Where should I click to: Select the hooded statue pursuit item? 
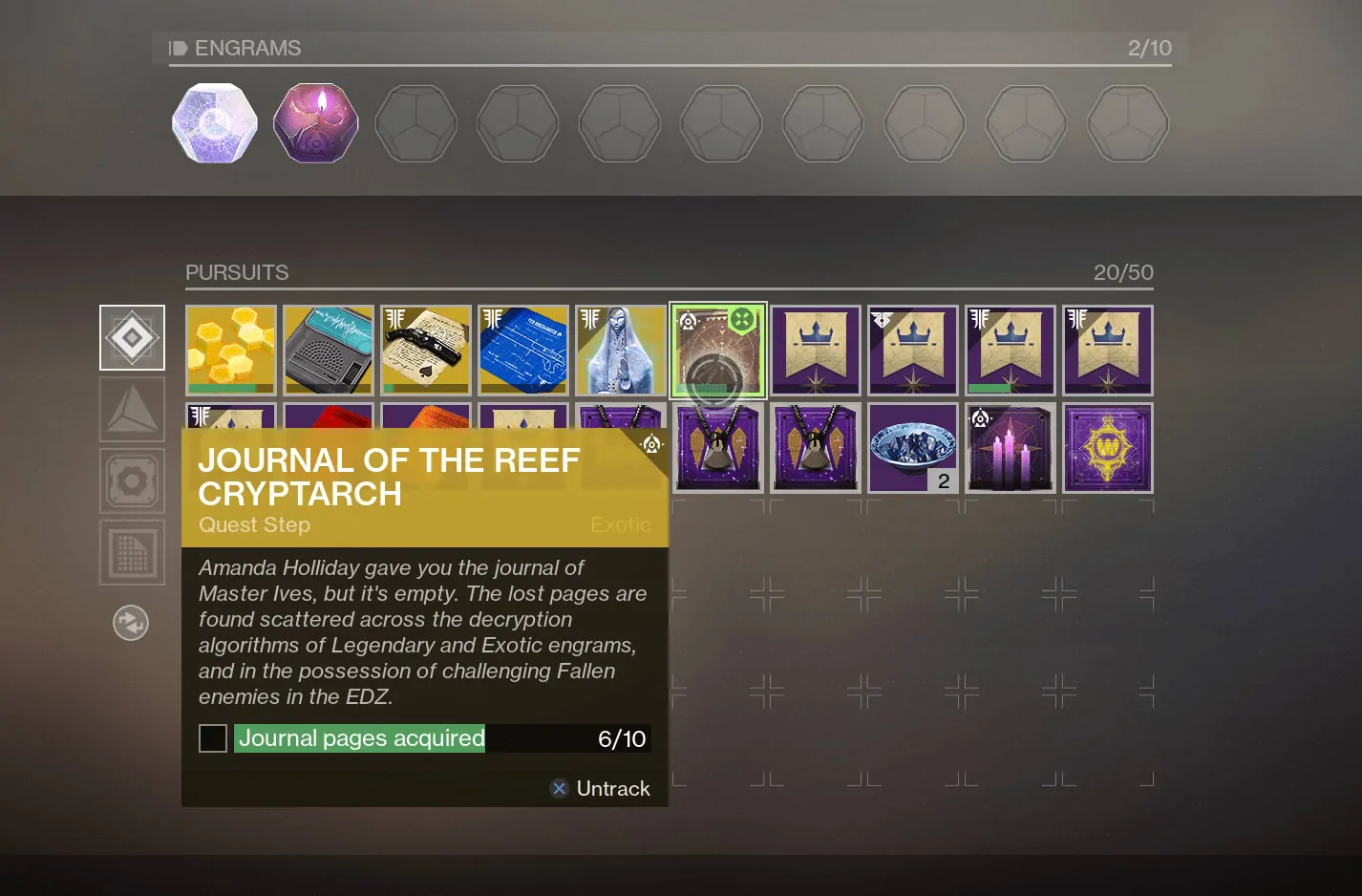tap(621, 350)
